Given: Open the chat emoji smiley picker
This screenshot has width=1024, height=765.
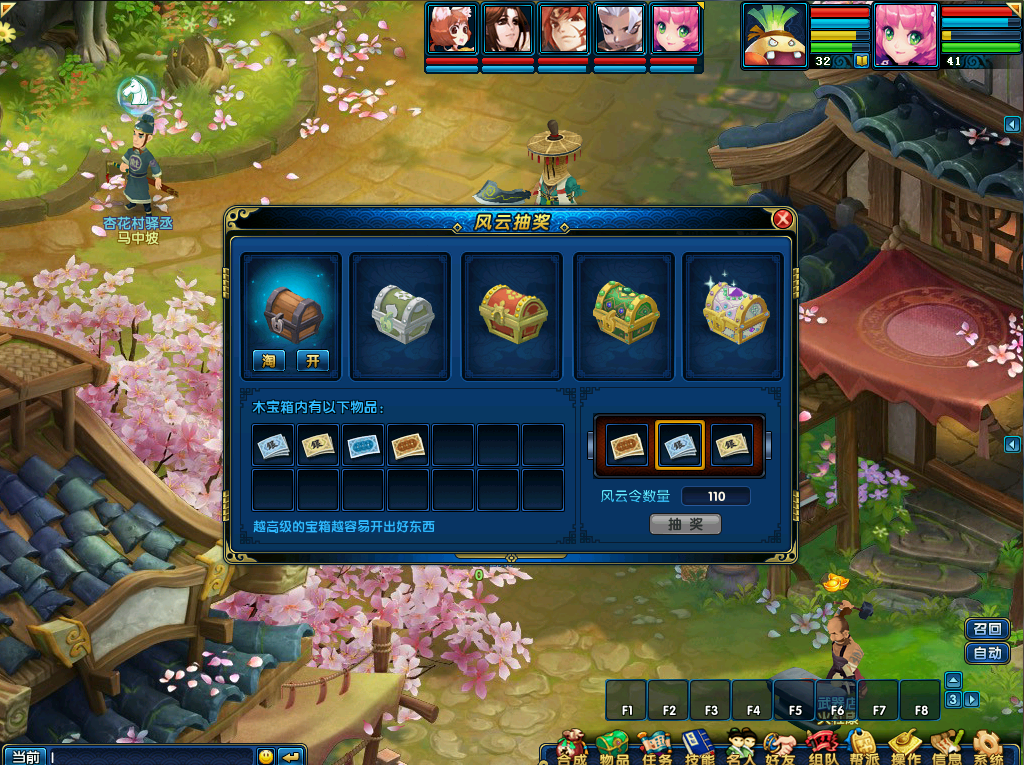Looking at the screenshot, I should [x=265, y=756].
